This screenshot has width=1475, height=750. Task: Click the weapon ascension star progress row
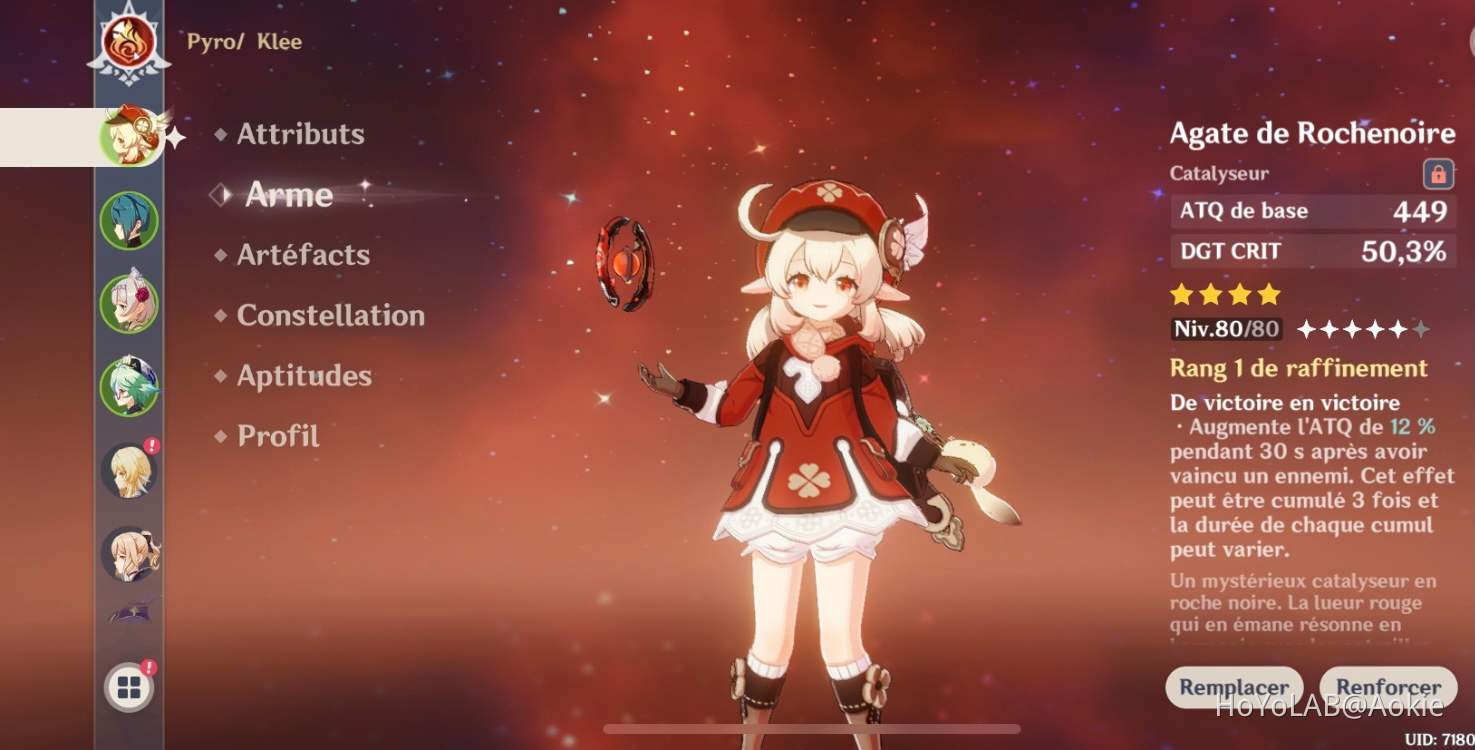[x=1359, y=328]
